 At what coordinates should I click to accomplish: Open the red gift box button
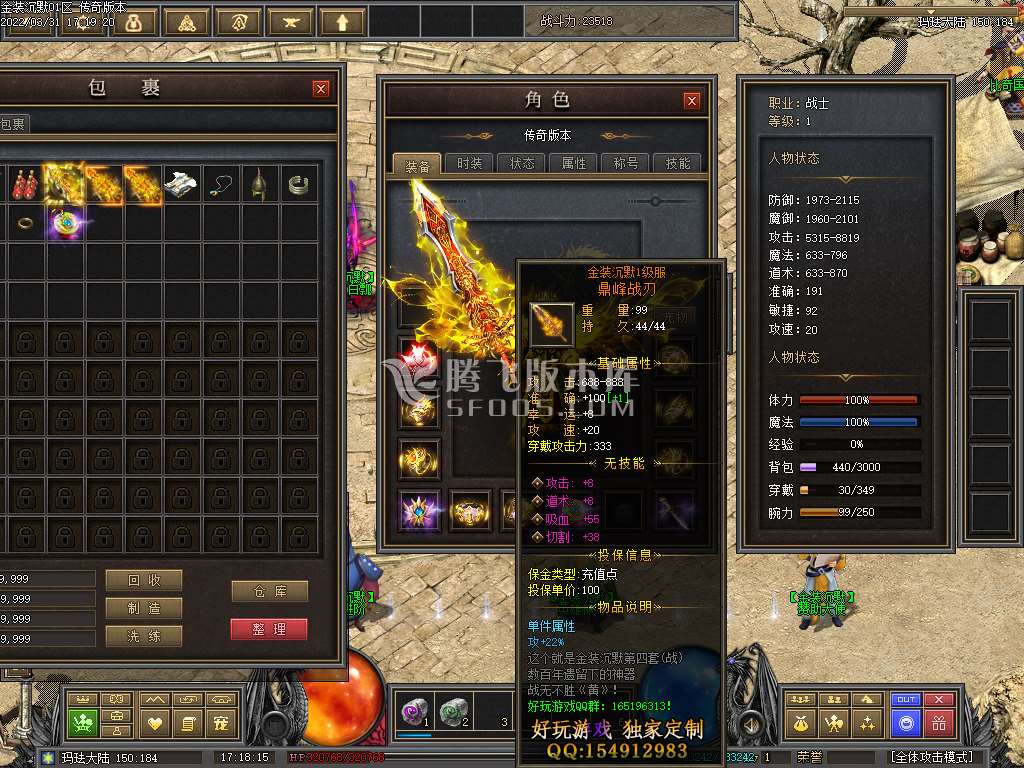(939, 723)
